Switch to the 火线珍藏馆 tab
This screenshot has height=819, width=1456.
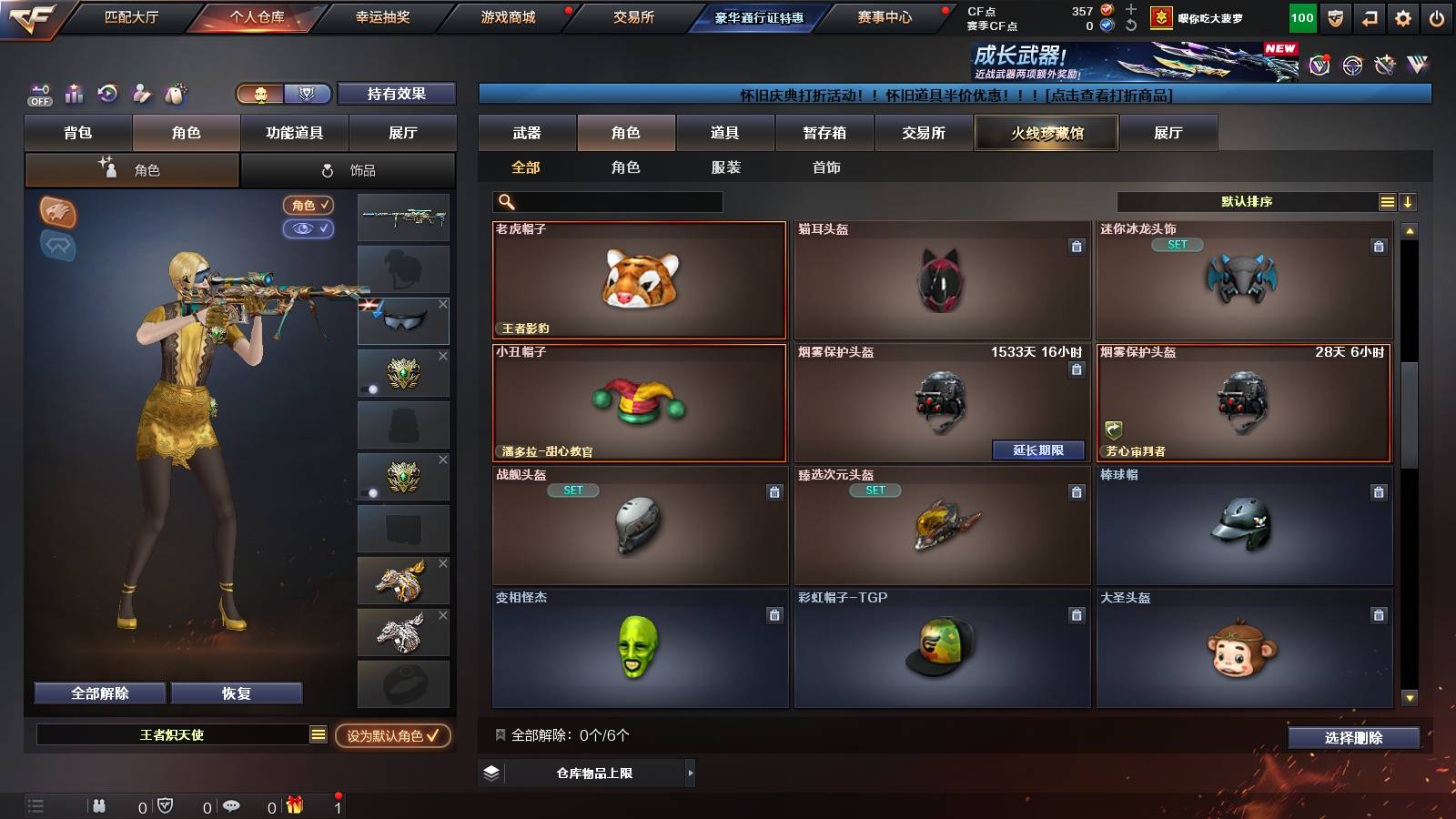pyautogui.click(x=1045, y=133)
